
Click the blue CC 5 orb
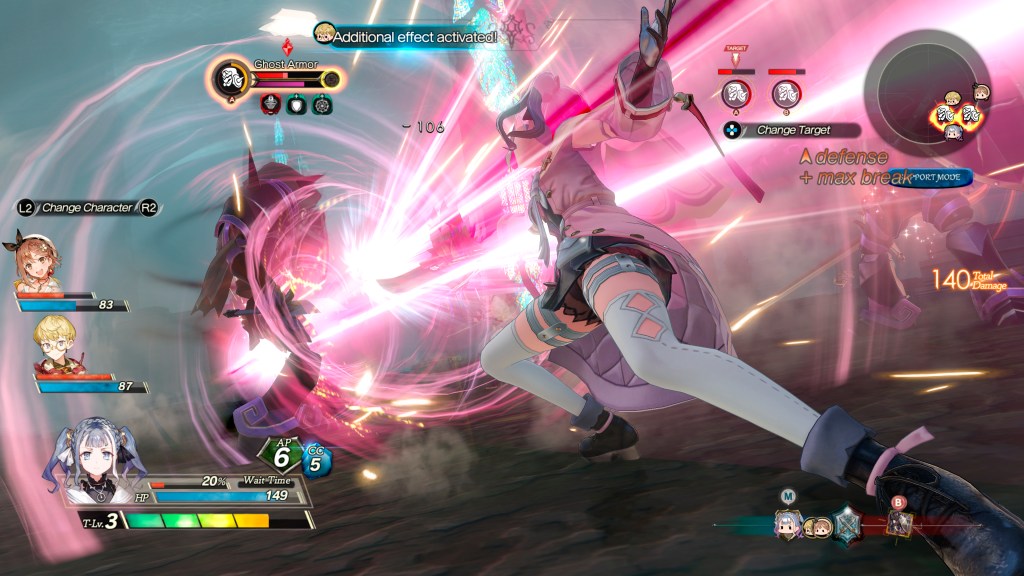[x=316, y=461]
